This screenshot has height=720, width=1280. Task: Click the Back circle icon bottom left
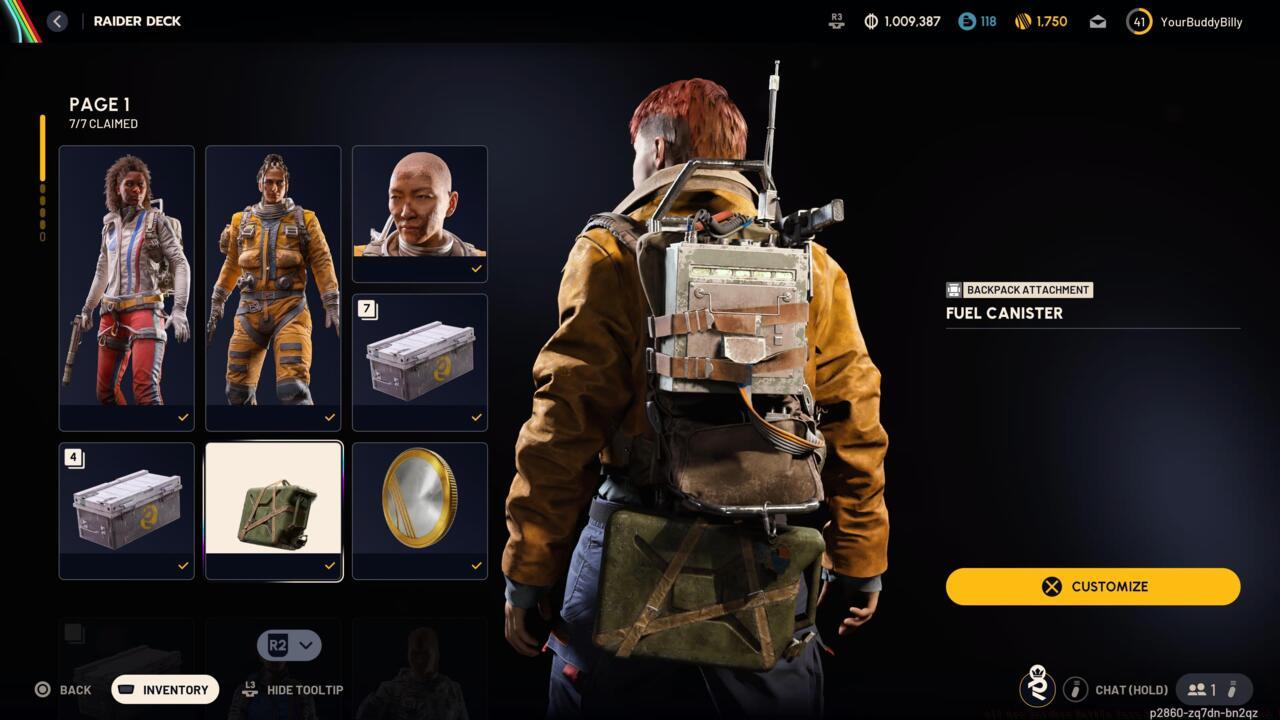tap(42, 690)
